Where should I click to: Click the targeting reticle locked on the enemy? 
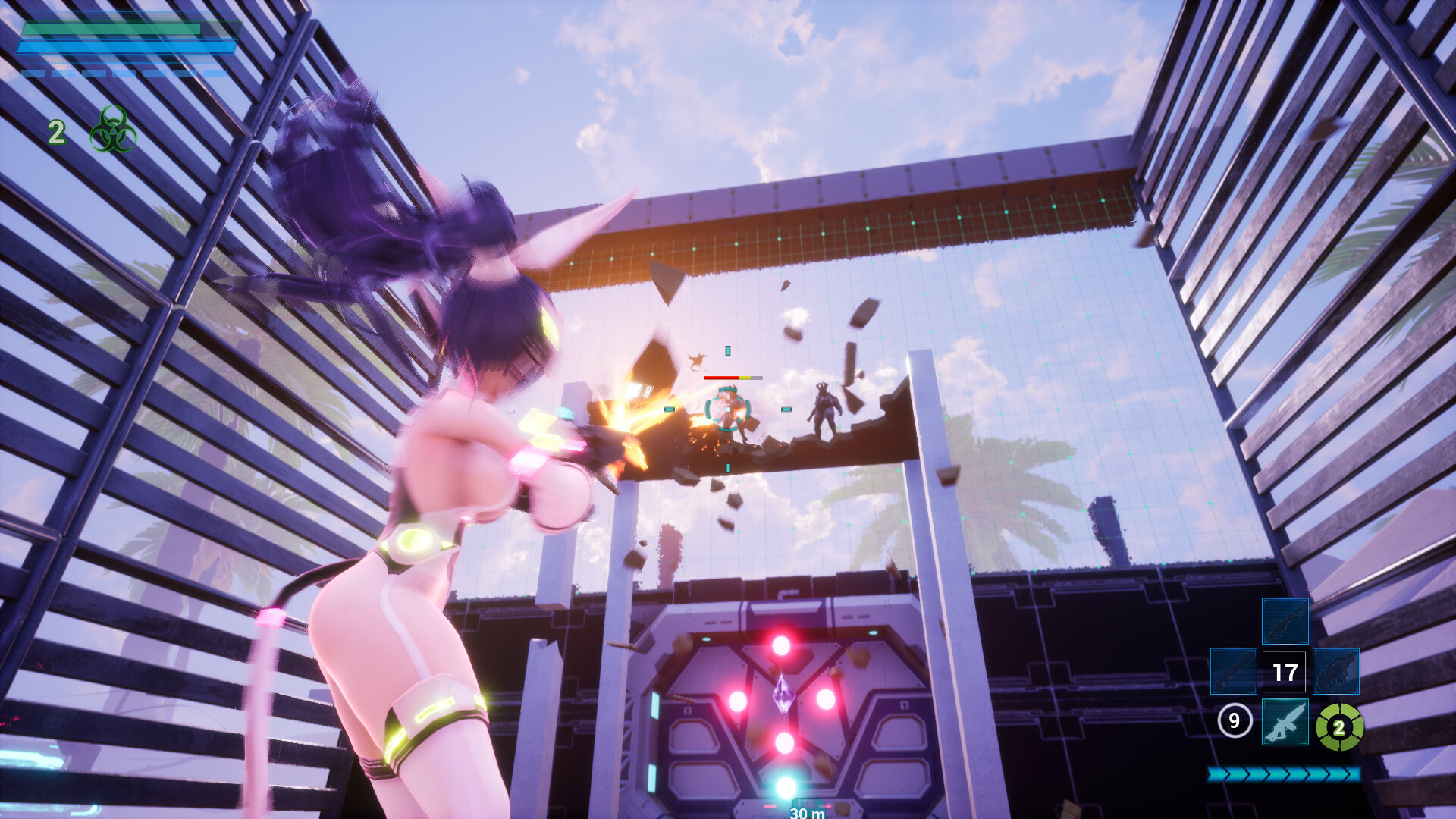[728, 409]
